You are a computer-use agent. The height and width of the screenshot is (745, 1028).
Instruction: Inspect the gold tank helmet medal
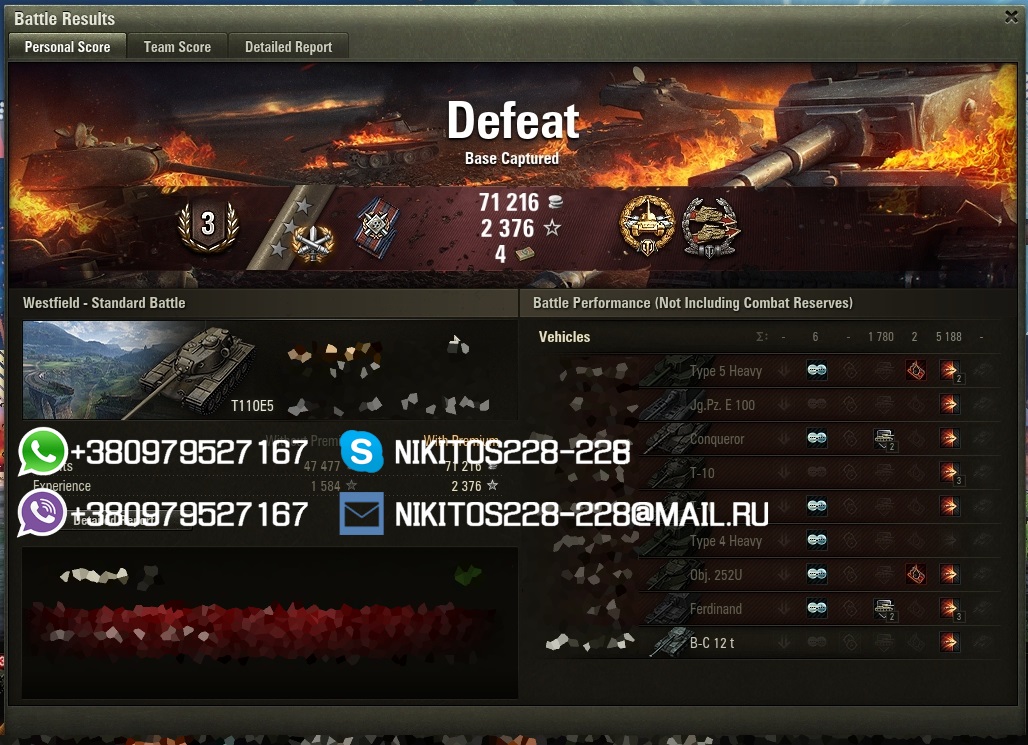click(647, 226)
